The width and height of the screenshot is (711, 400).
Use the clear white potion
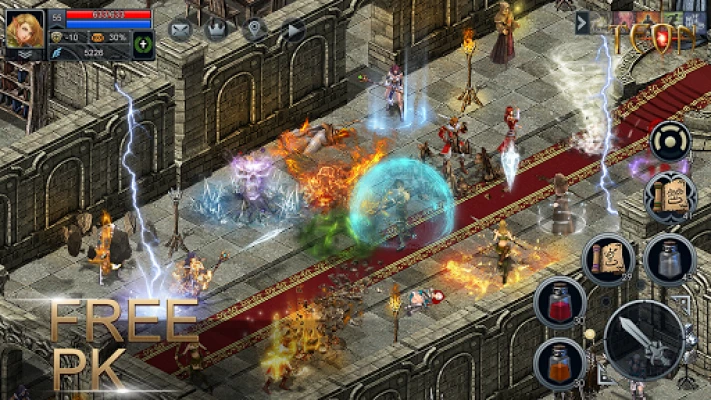(x=668, y=260)
